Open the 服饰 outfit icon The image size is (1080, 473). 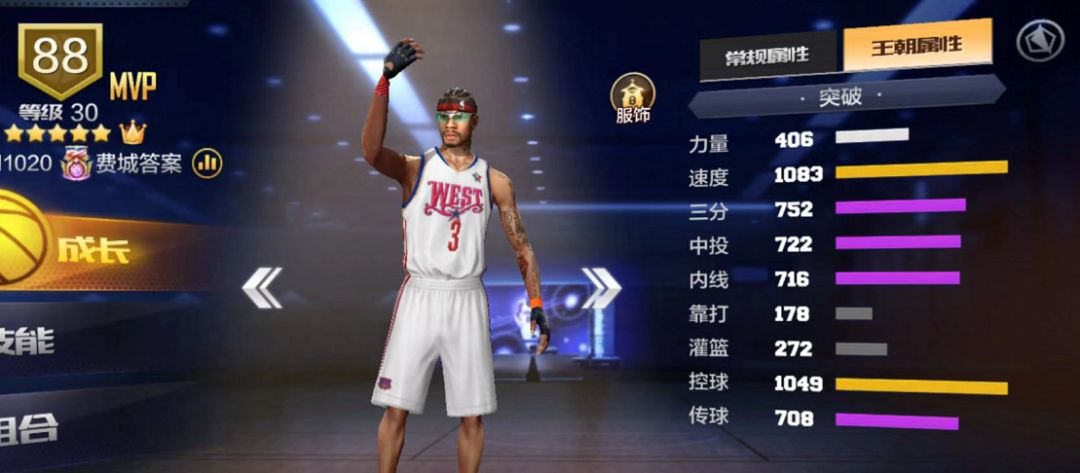point(633,97)
